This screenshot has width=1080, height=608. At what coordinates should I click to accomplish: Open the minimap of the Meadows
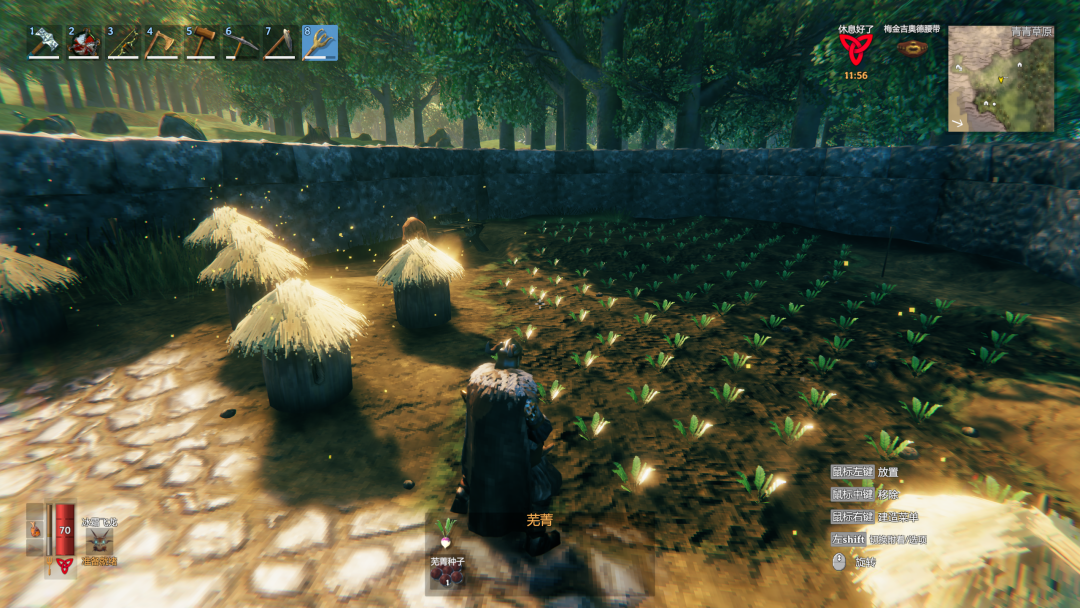pyautogui.click(x=1001, y=79)
